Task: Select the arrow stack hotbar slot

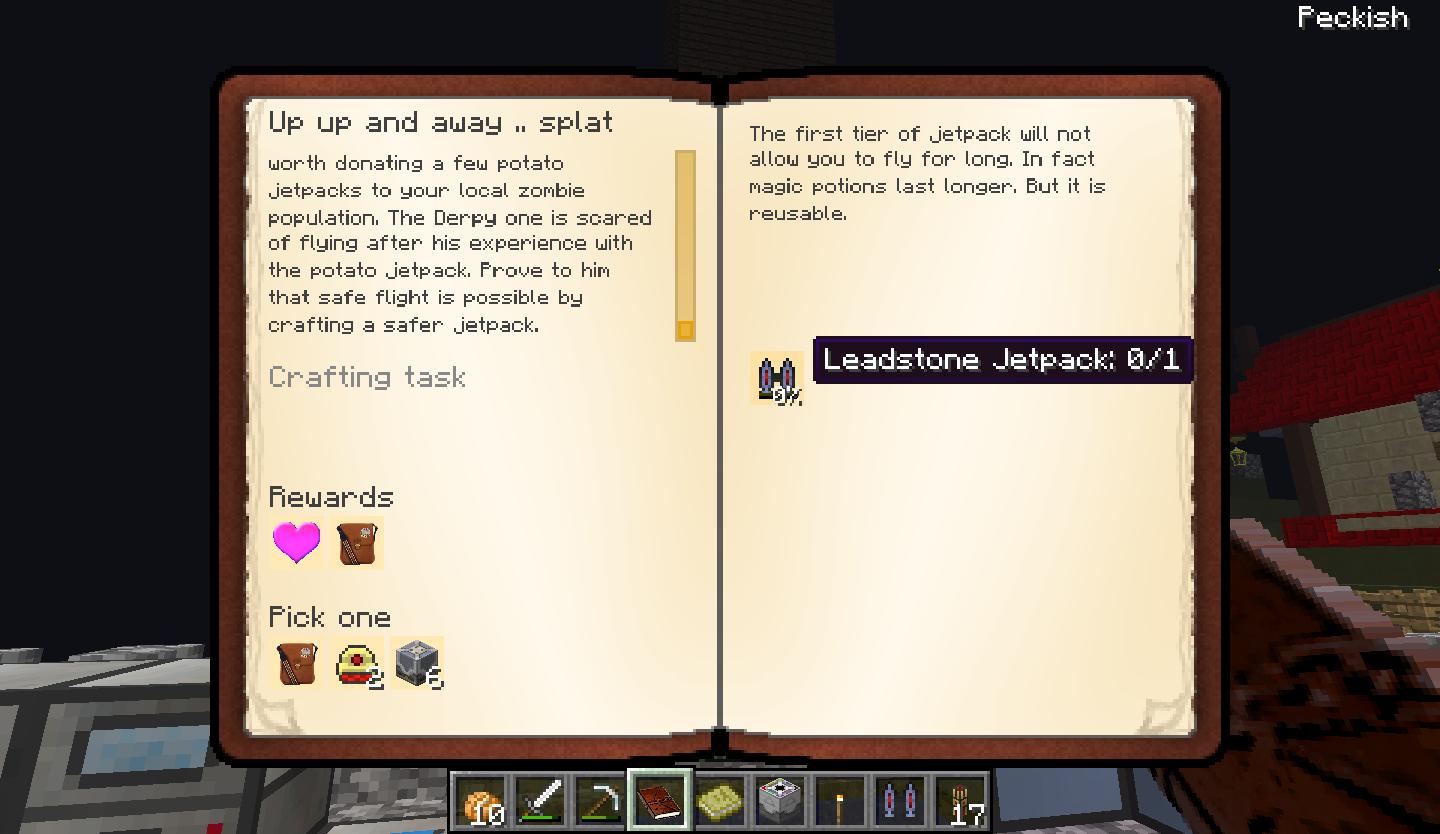Action: [960, 801]
